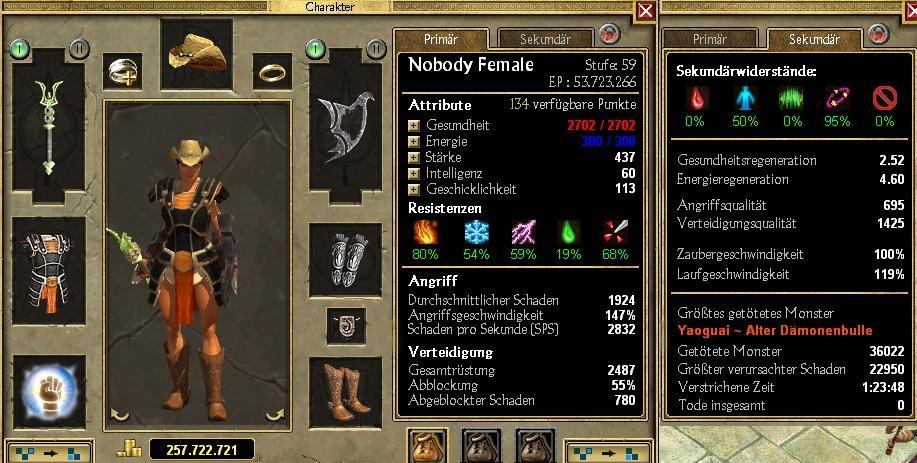The height and width of the screenshot is (463, 917).
Task: Close the Charakter window
Action: [646, 11]
